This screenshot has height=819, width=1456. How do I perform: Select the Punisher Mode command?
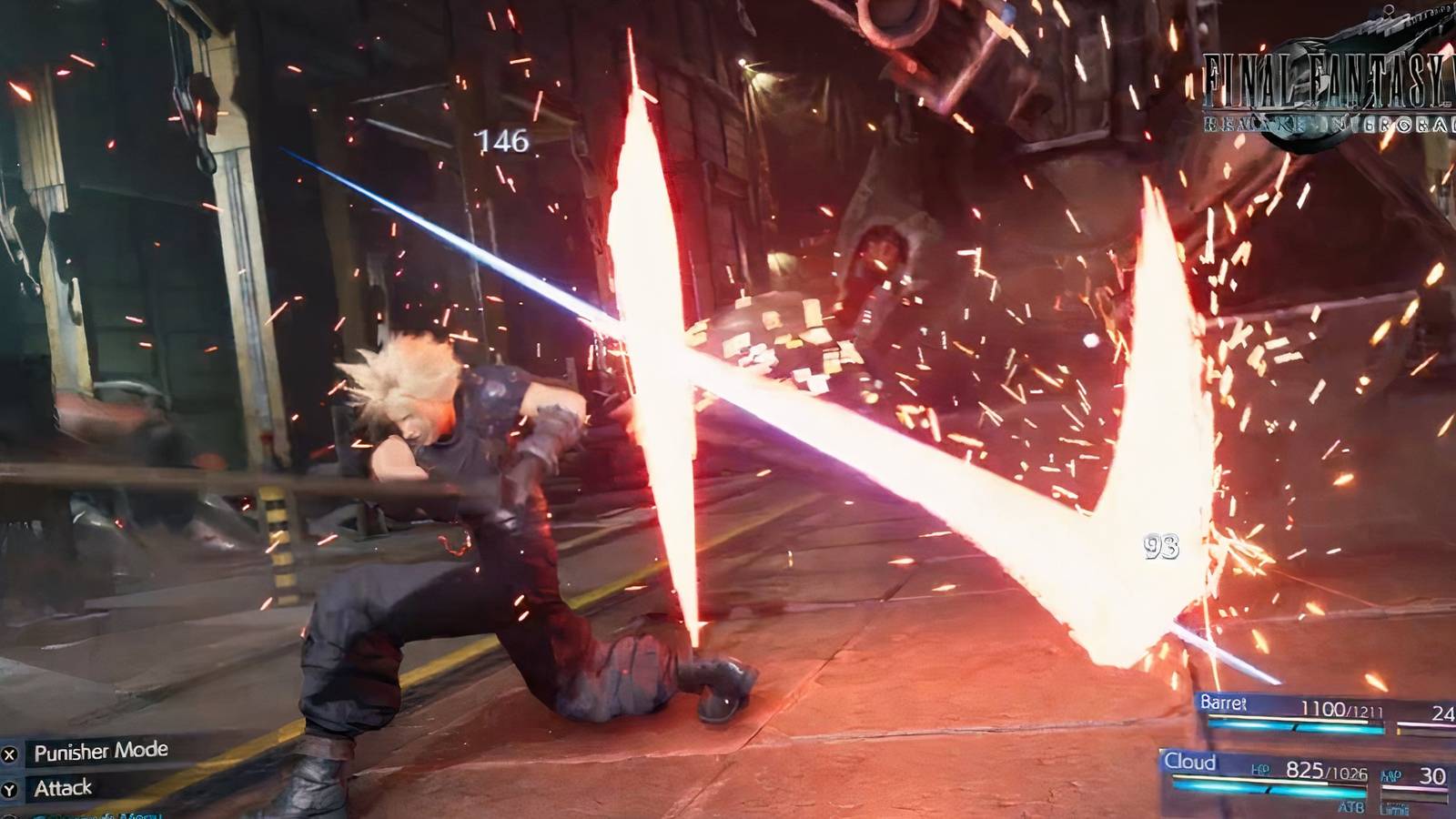tap(100, 752)
